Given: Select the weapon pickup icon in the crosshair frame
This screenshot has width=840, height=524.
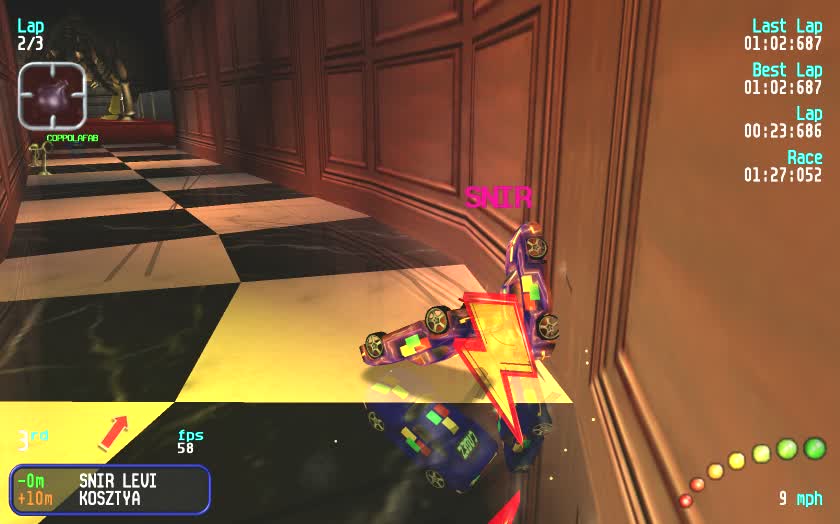Looking at the screenshot, I should [52, 96].
